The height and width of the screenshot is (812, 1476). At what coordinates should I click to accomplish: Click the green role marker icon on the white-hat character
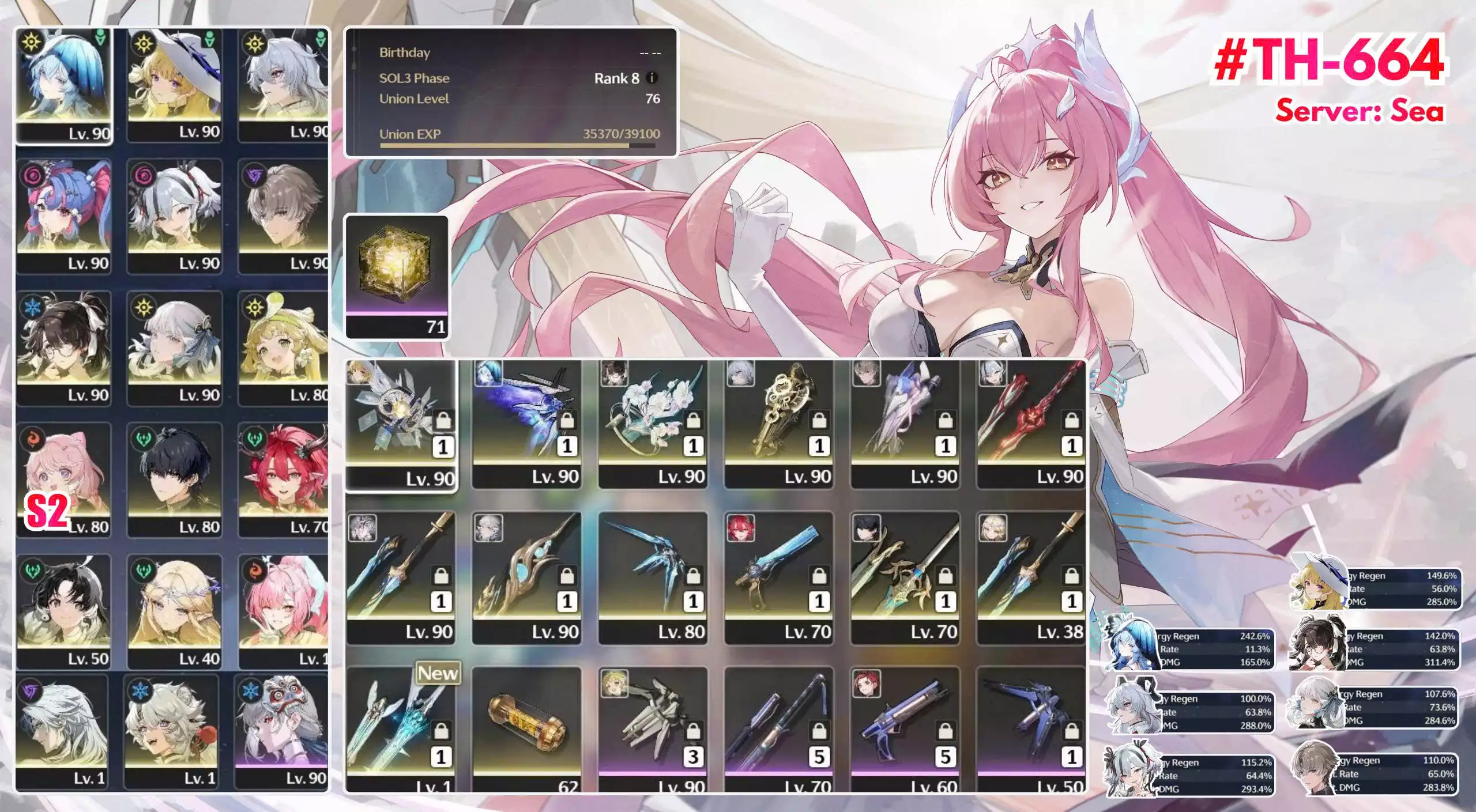[209, 39]
